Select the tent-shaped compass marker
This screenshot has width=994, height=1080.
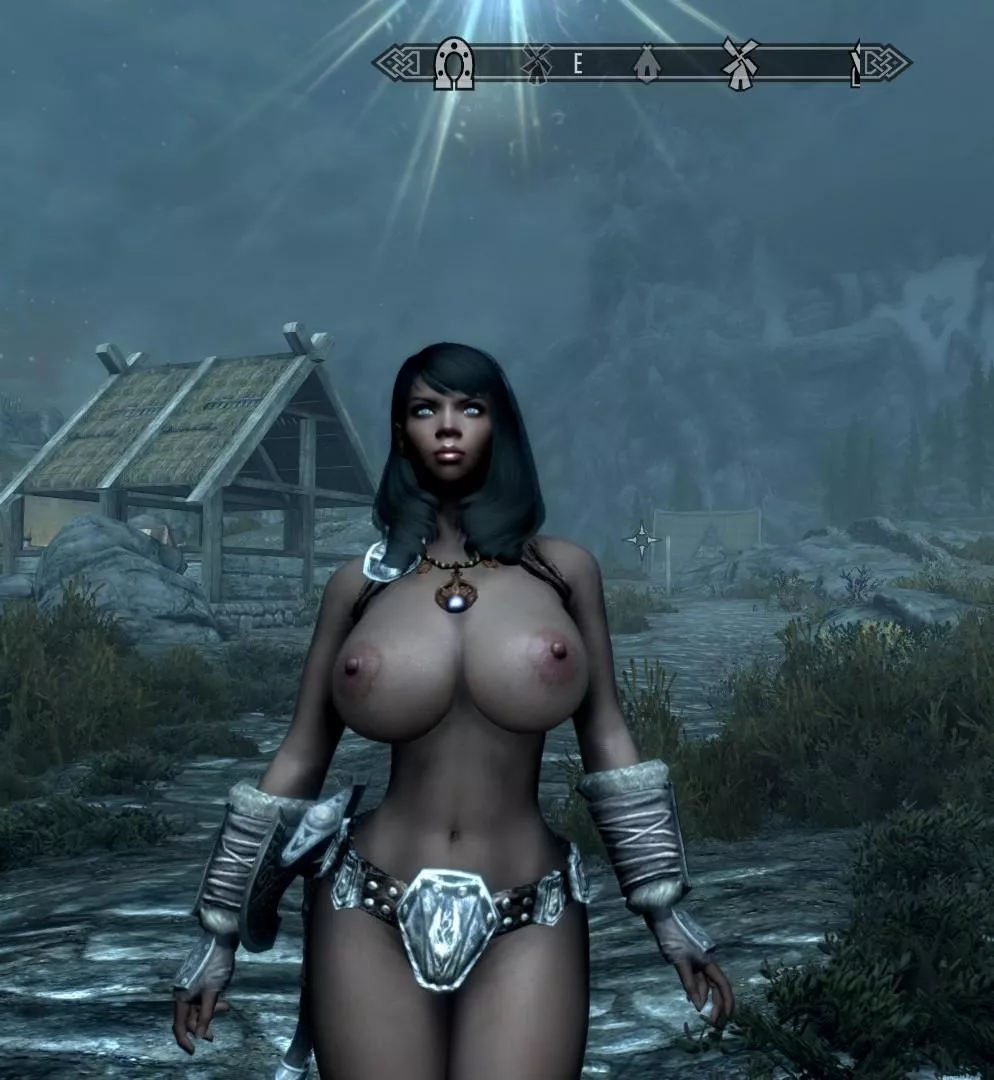coord(647,66)
